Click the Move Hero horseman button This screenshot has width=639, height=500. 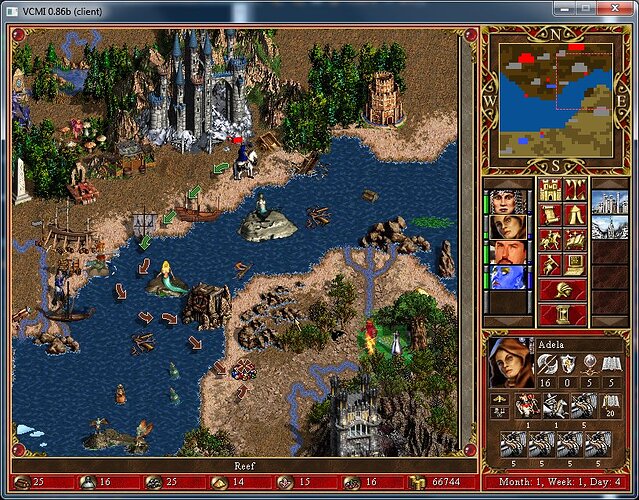(x=549, y=239)
